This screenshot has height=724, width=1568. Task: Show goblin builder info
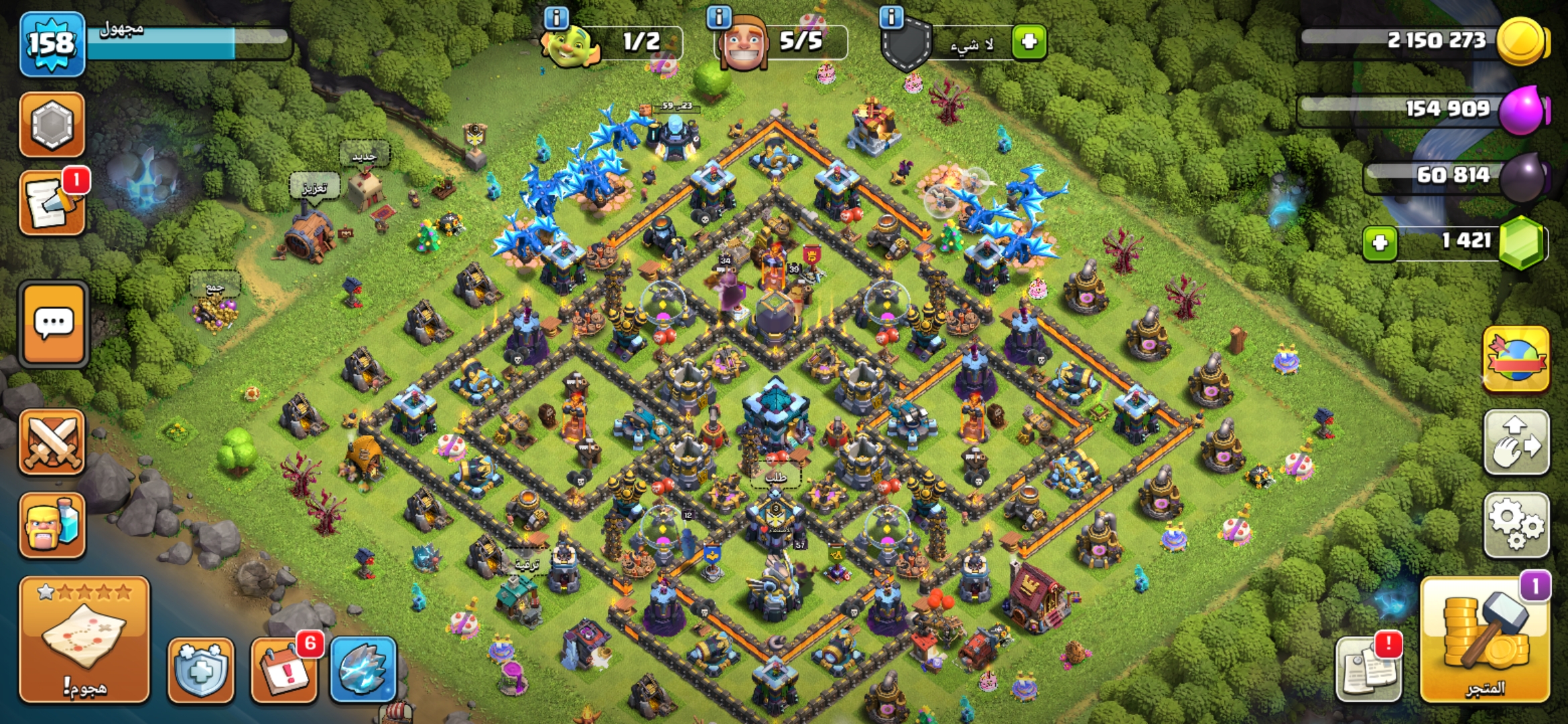click(x=556, y=17)
